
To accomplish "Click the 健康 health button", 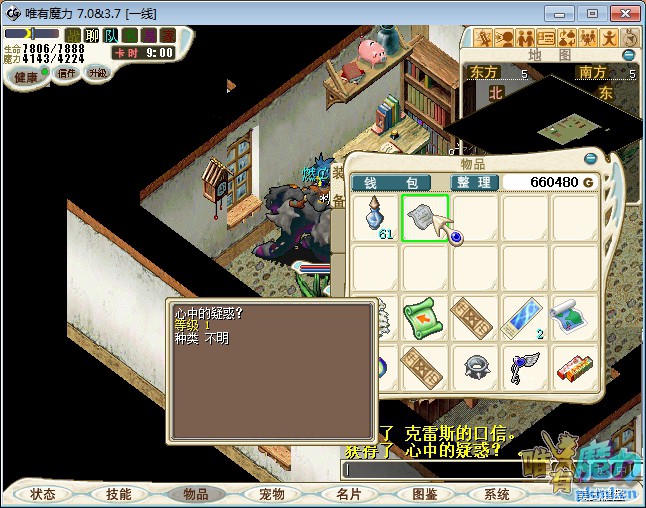I will coord(26,77).
